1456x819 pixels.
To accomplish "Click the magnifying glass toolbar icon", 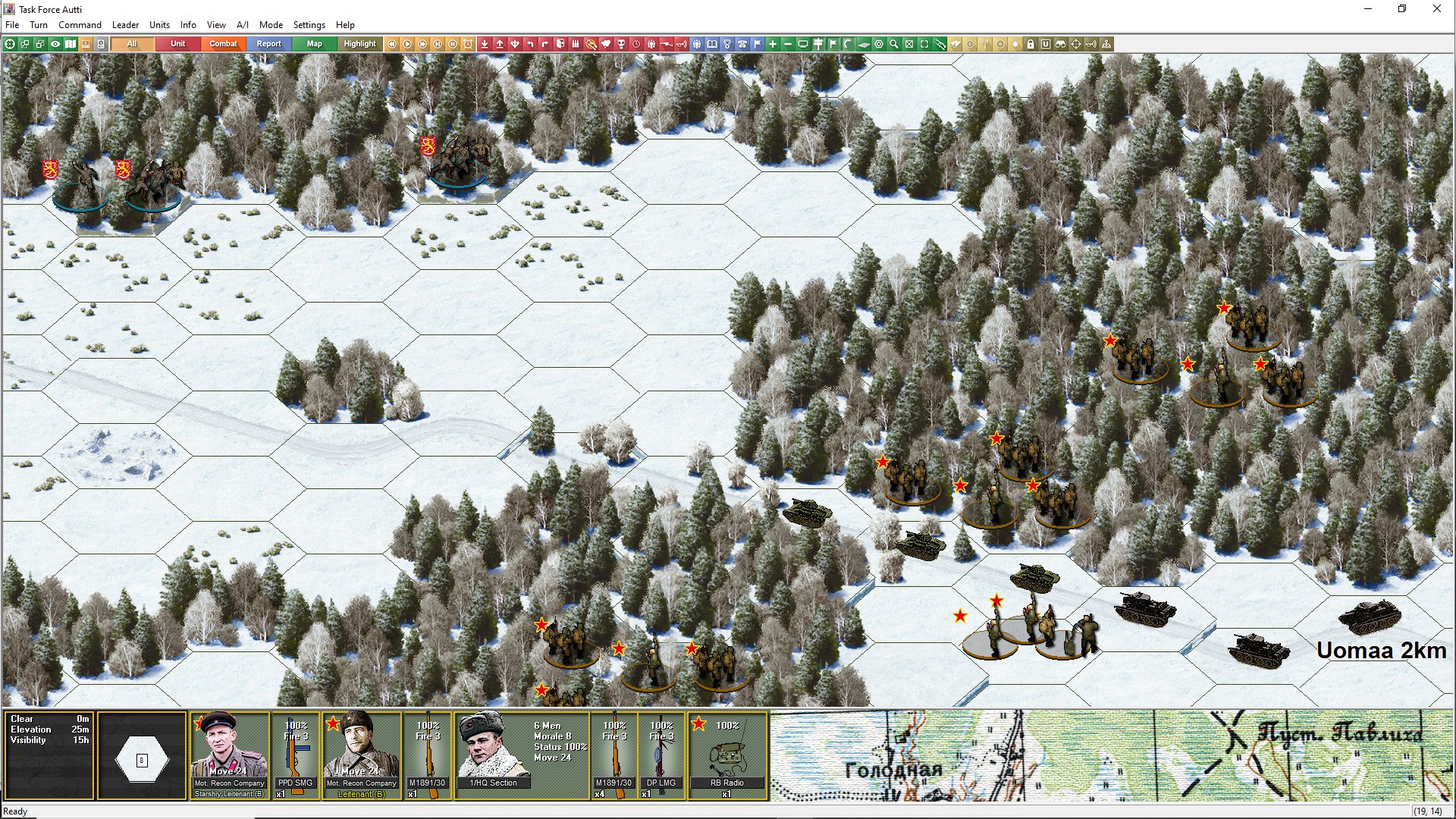I will click(894, 44).
